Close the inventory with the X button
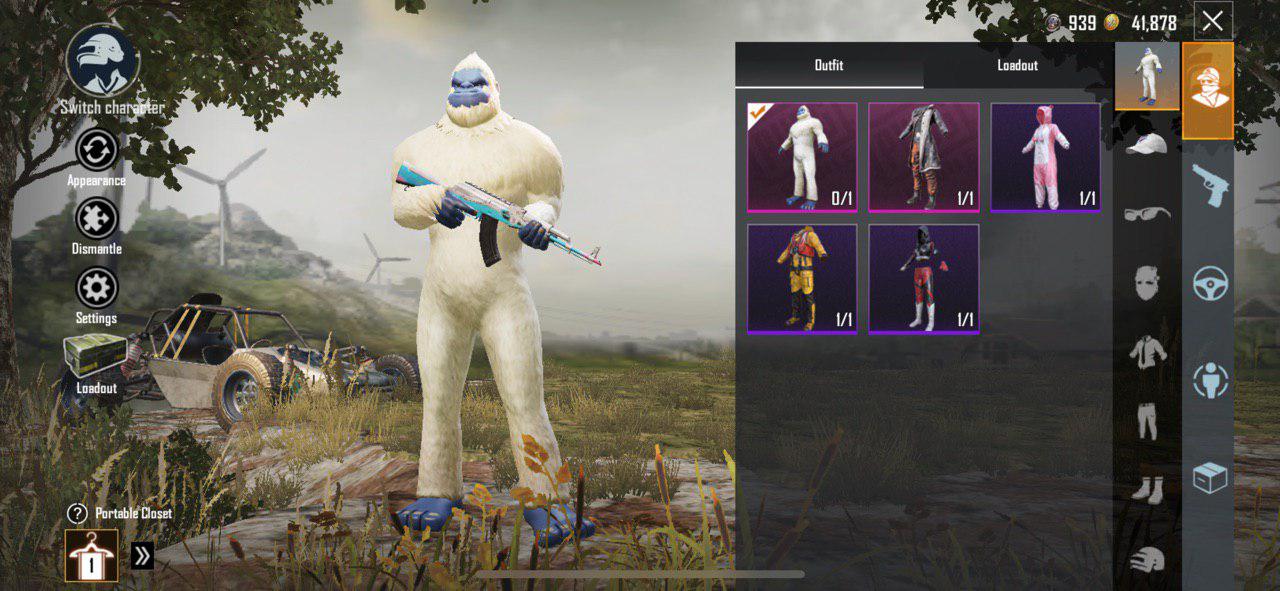Viewport: 1280px width, 591px height. [1212, 21]
